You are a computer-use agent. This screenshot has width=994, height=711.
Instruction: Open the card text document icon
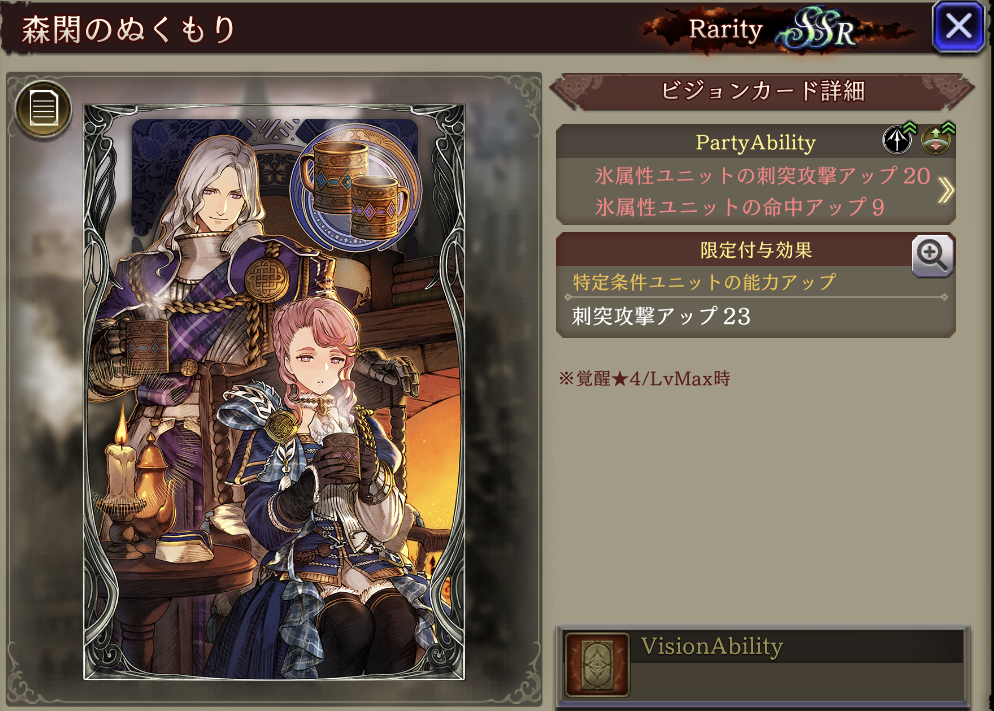tap(42, 107)
